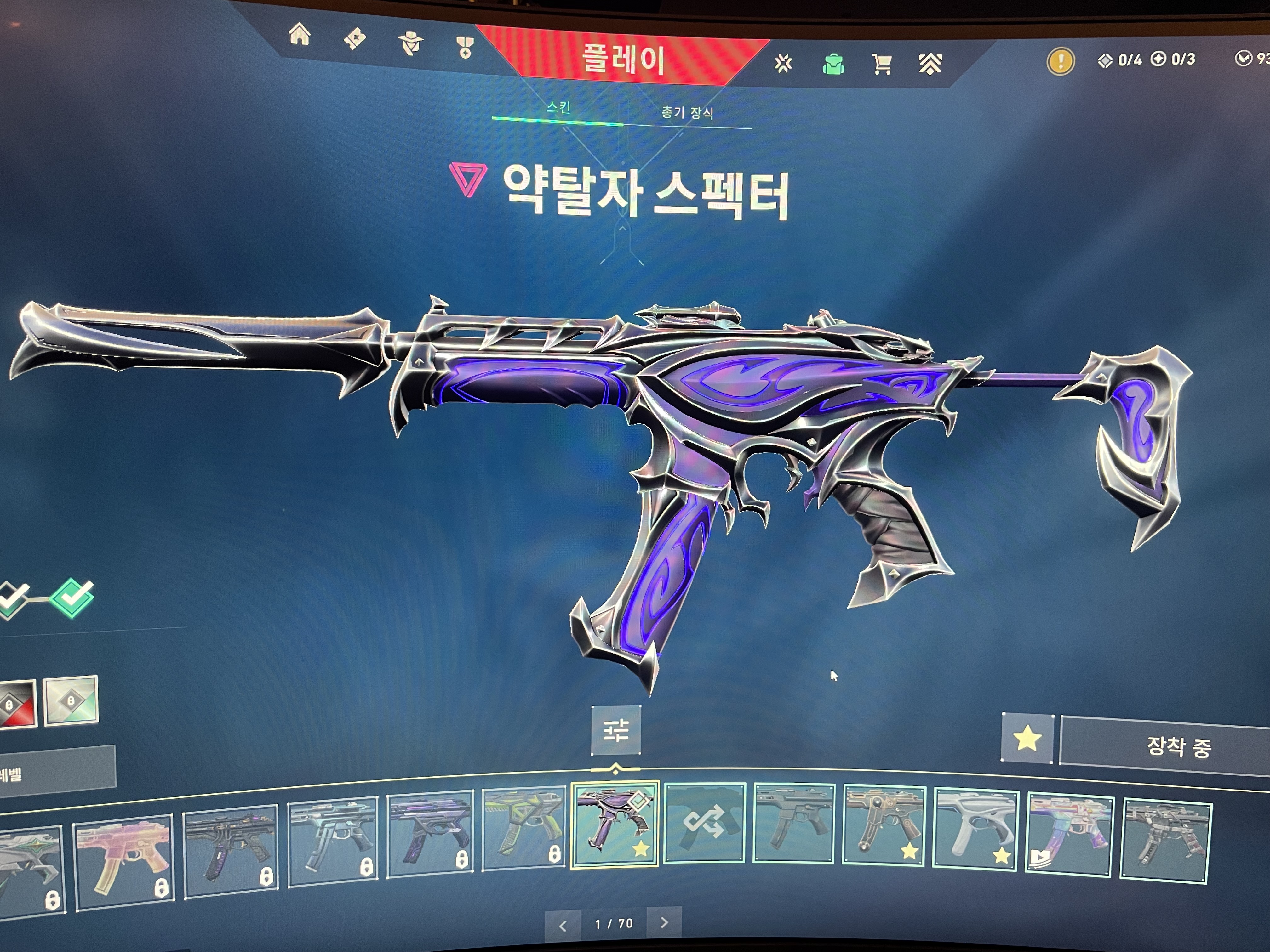Open the double chevron rank icon
1270x952 pixels.
click(x=930, y=64)
